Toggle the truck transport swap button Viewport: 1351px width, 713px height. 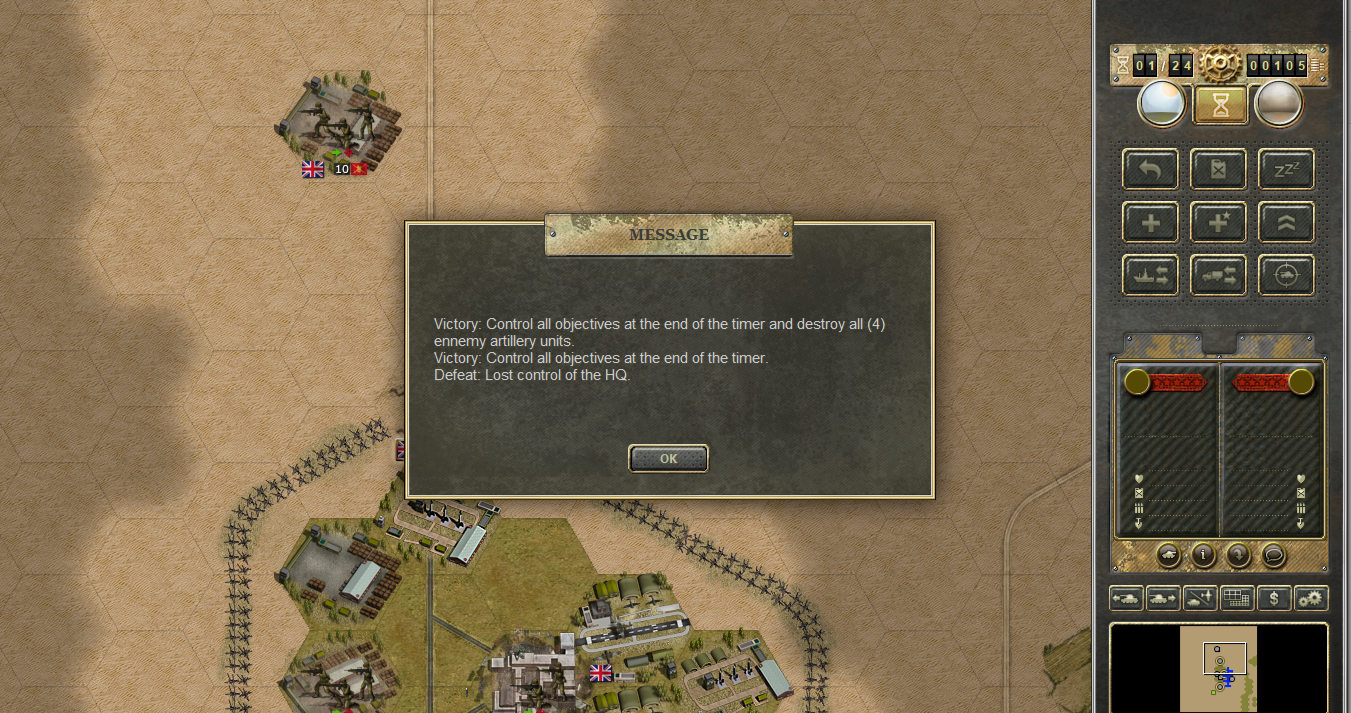[1218, 275]
